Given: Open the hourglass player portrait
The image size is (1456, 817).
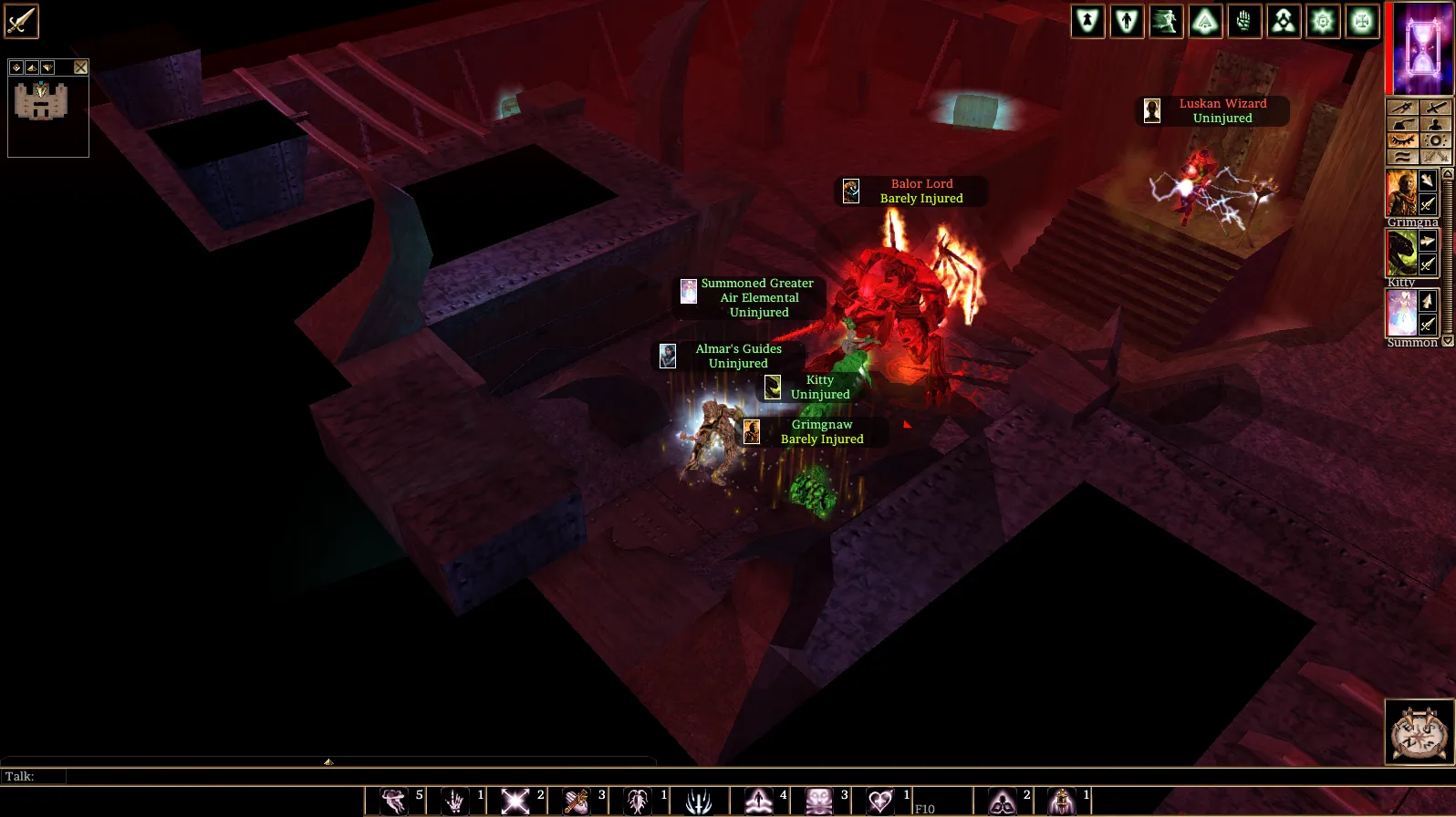Looking at the screenshot, I should 1421,49.
